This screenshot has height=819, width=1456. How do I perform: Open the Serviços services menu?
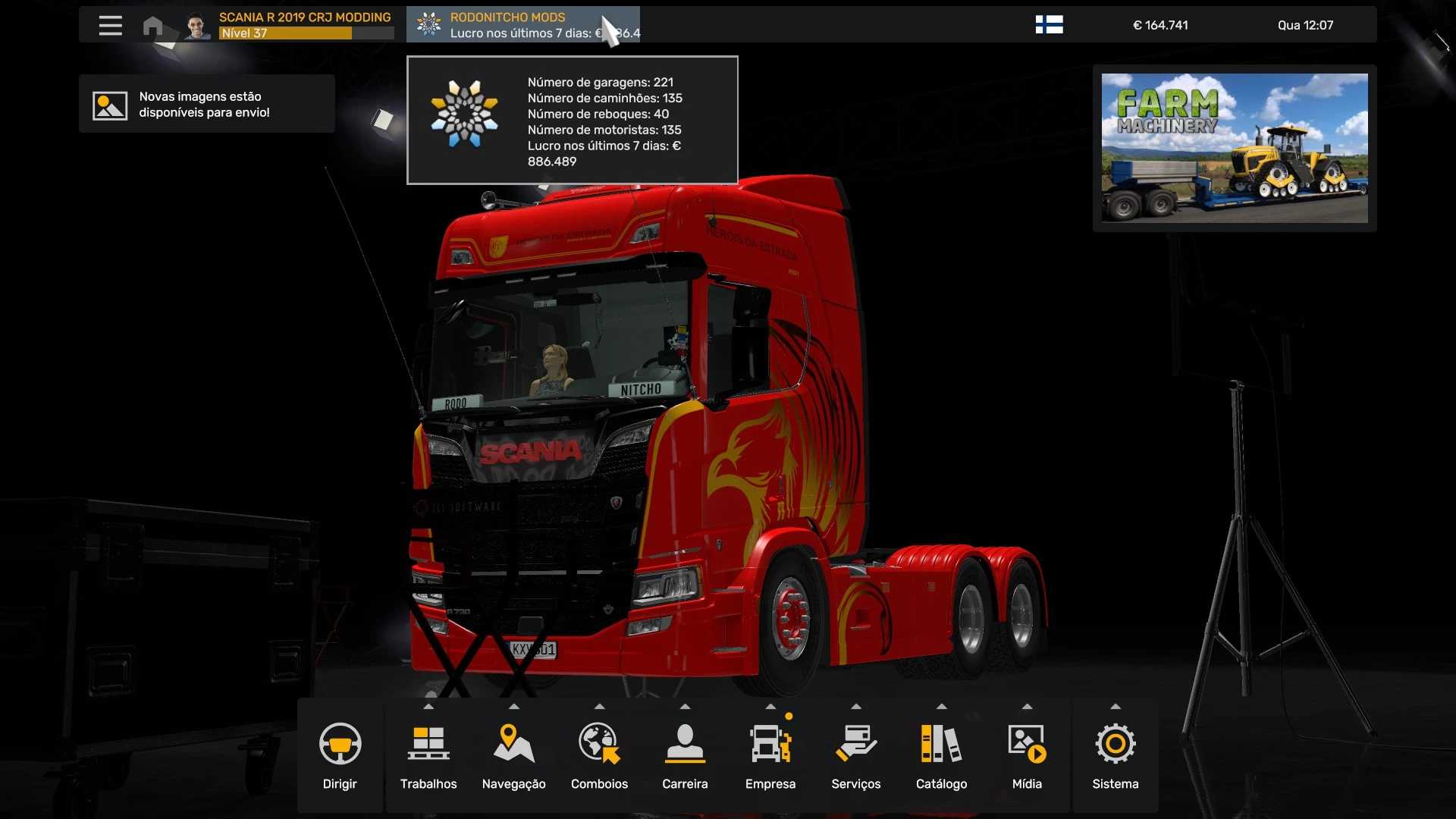(855, 756)
